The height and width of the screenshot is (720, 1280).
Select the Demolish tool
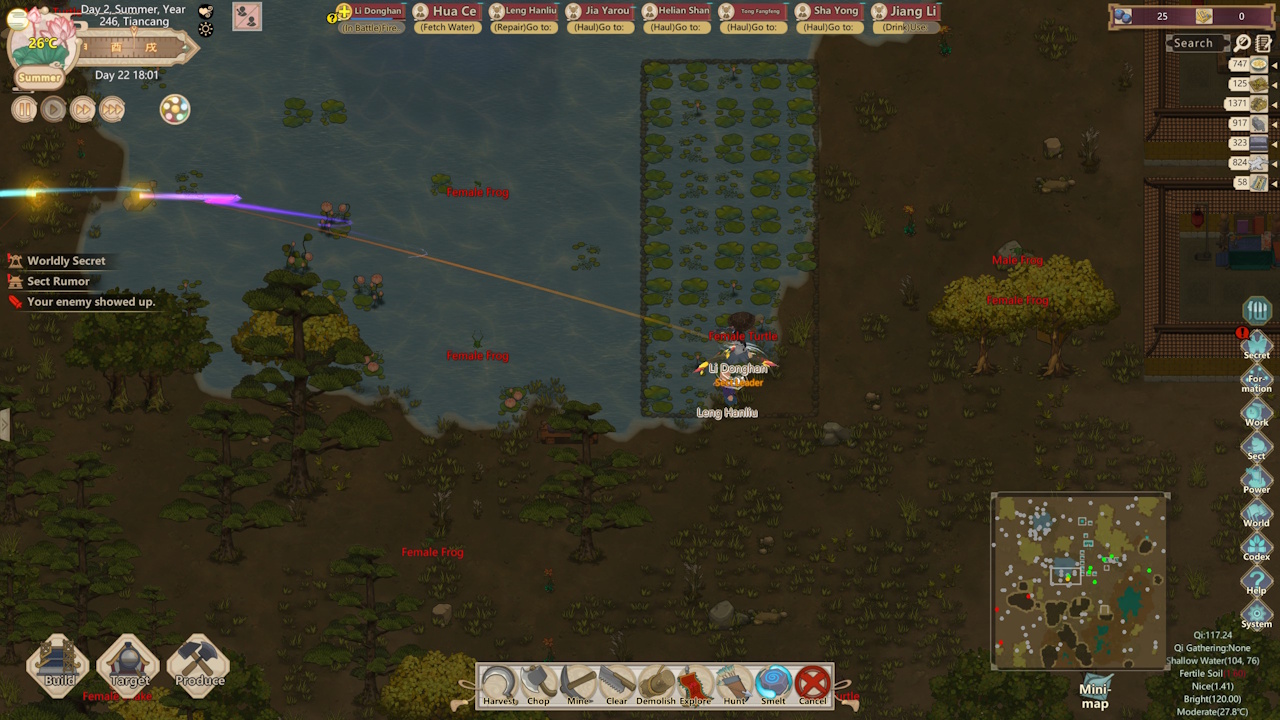click(x=656, y=685)
